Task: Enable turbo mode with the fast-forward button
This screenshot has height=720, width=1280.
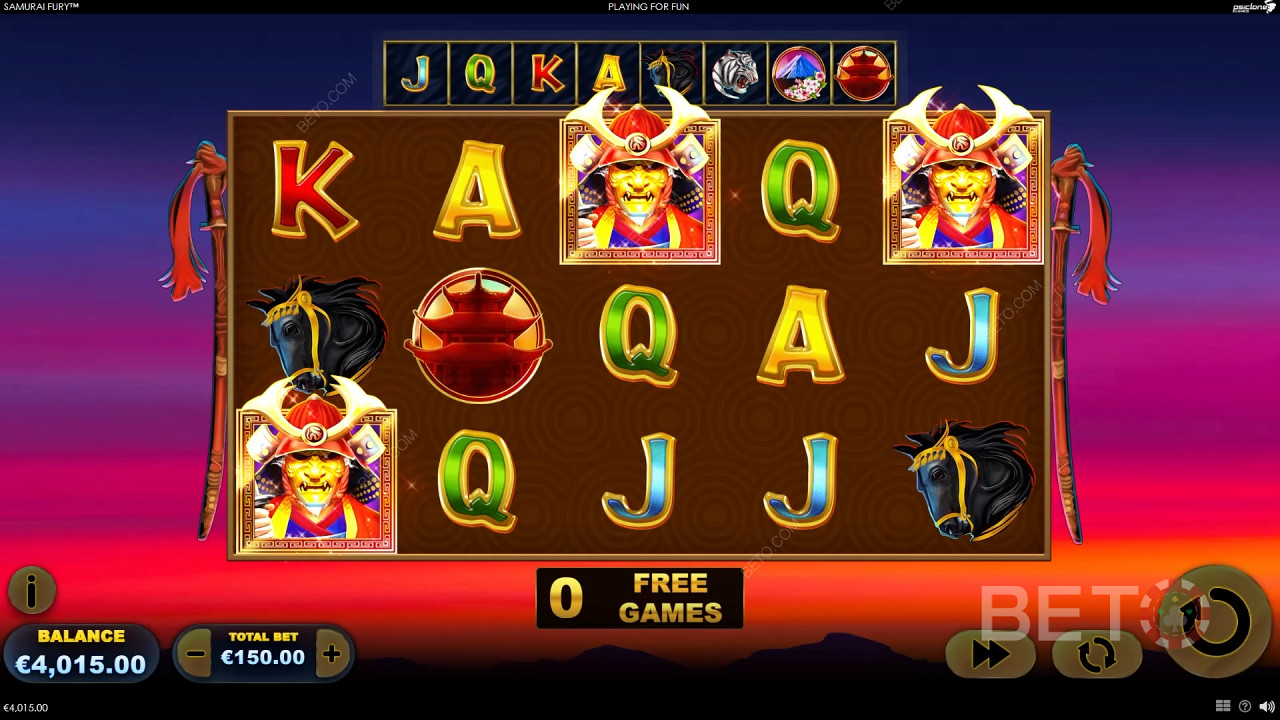Action: (x=990, y=655)
